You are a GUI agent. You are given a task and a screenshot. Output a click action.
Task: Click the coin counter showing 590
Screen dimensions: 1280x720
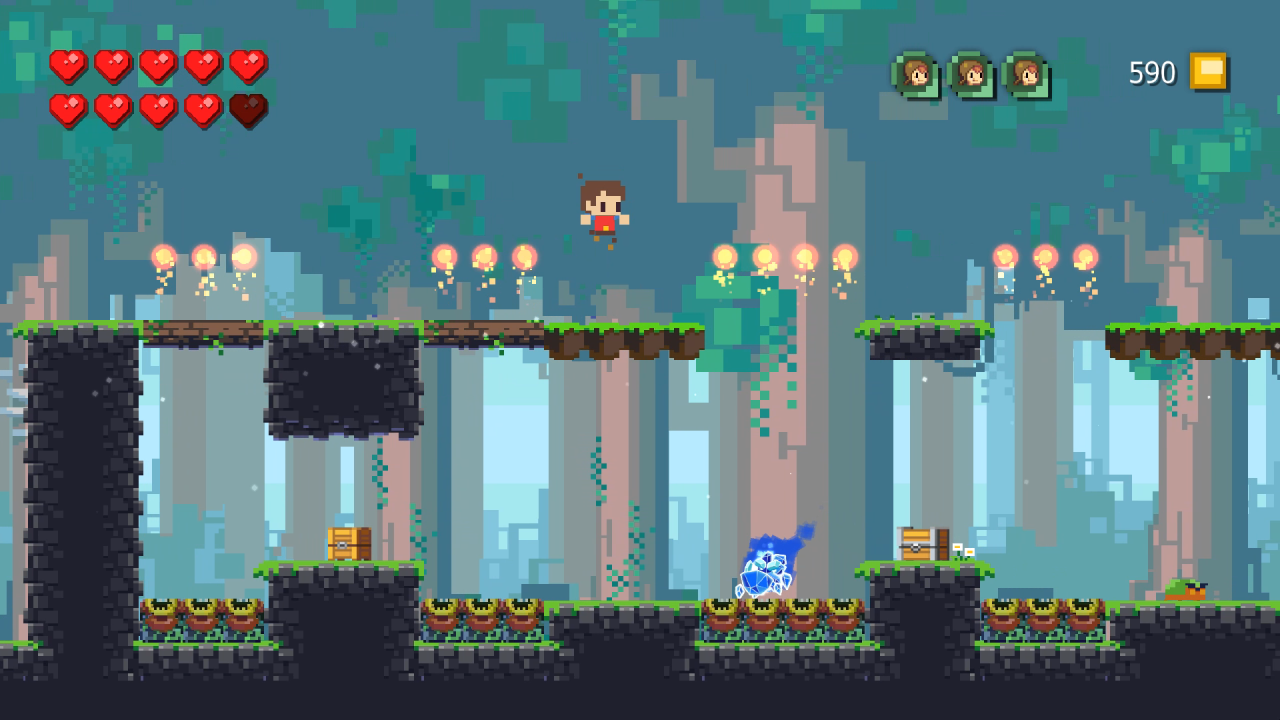click(1152, 73)
